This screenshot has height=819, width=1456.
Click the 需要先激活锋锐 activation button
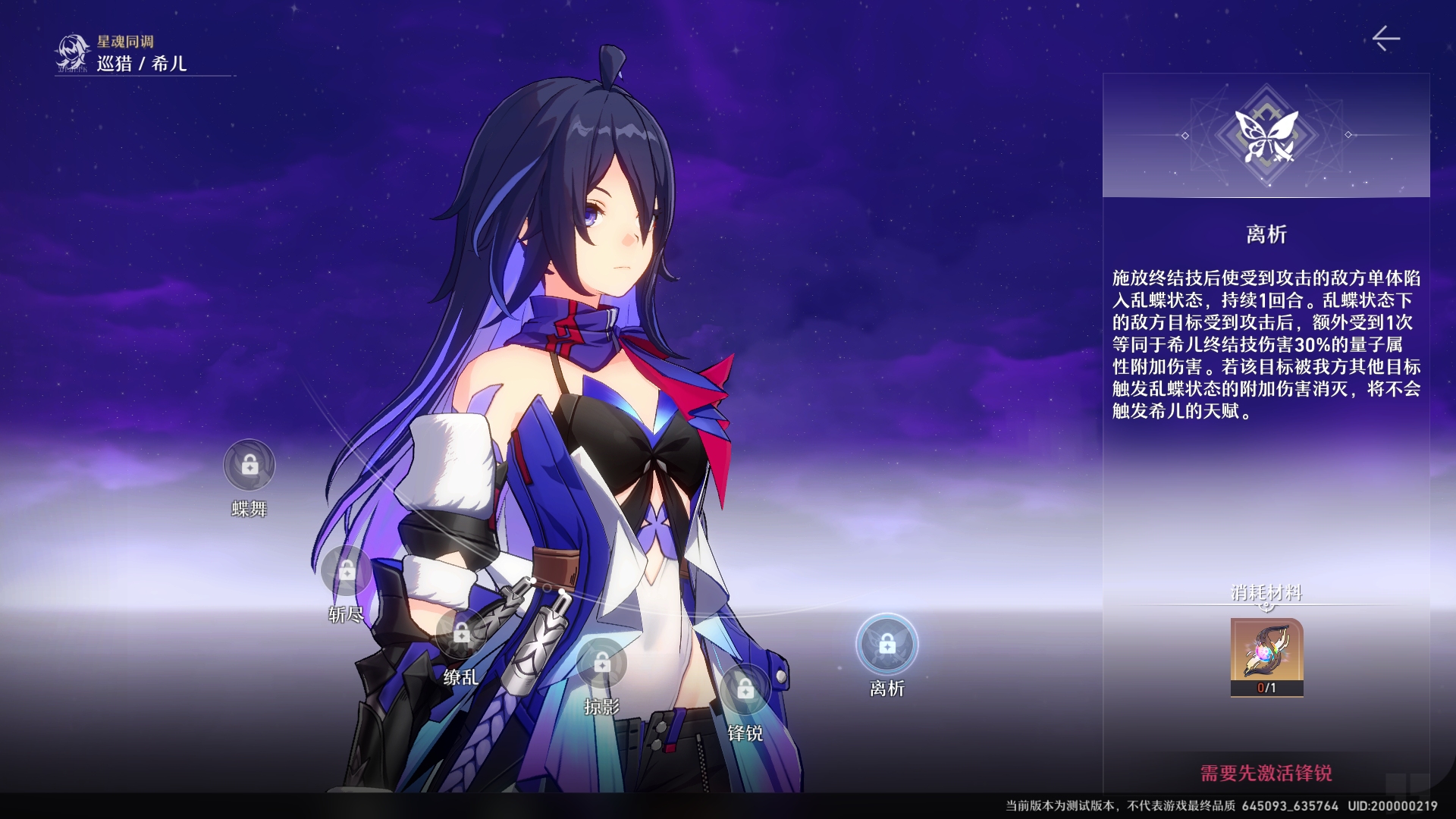[x=1266, y=773]
